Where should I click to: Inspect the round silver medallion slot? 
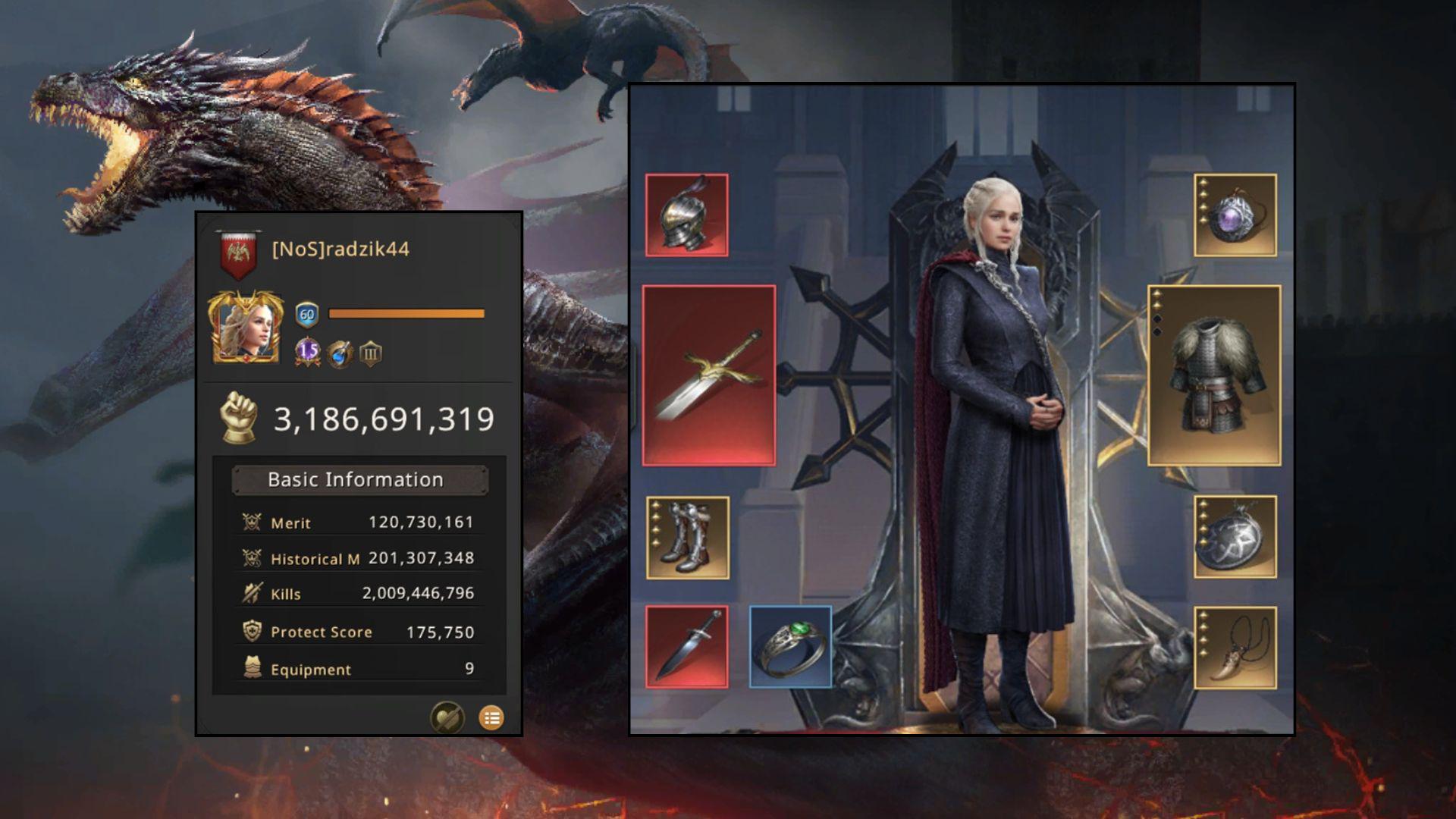[x=1235, y=537]
